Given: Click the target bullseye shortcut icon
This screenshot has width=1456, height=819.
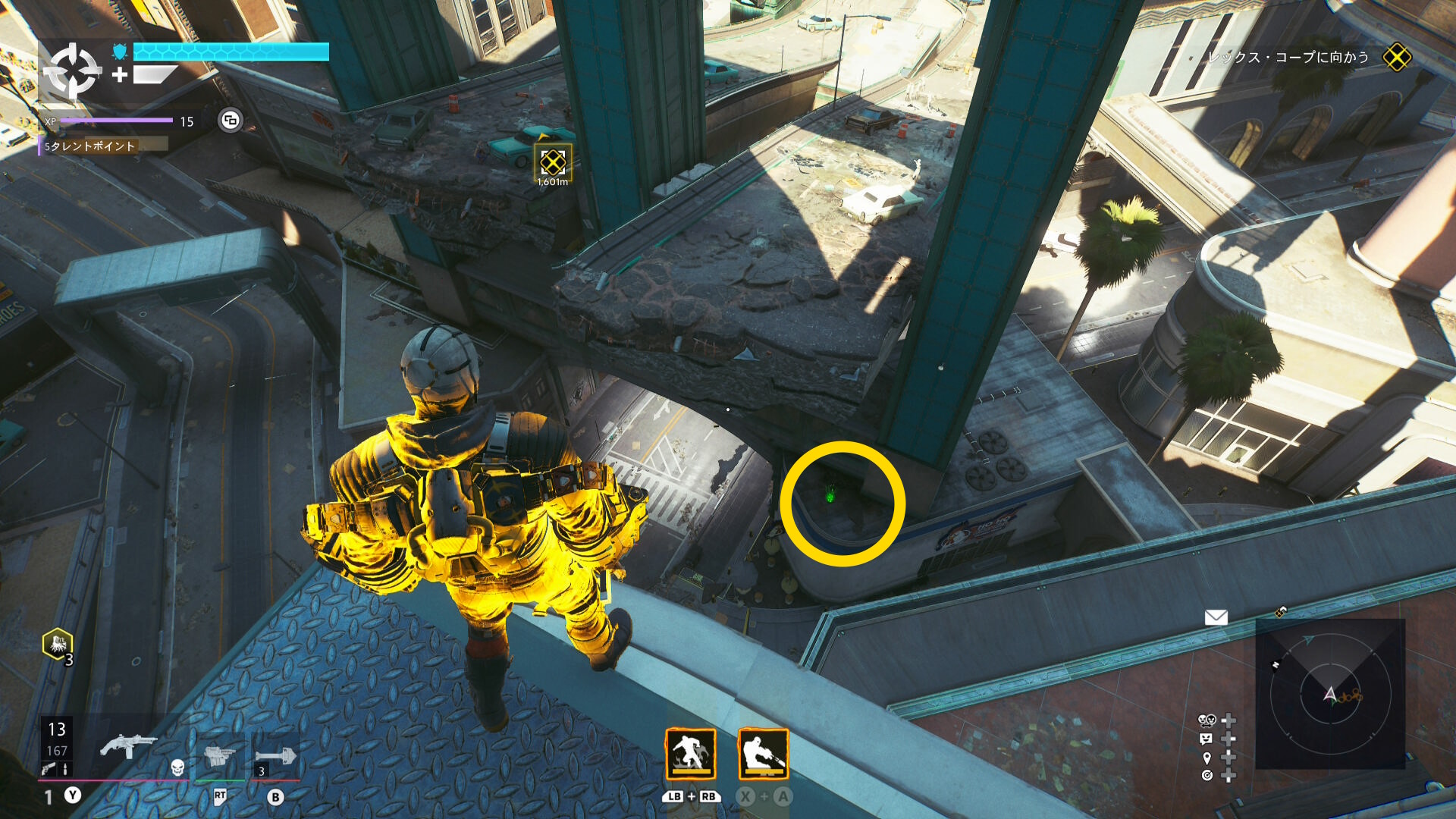Looking at the screenshot, I should click(x=1207, y=775).
